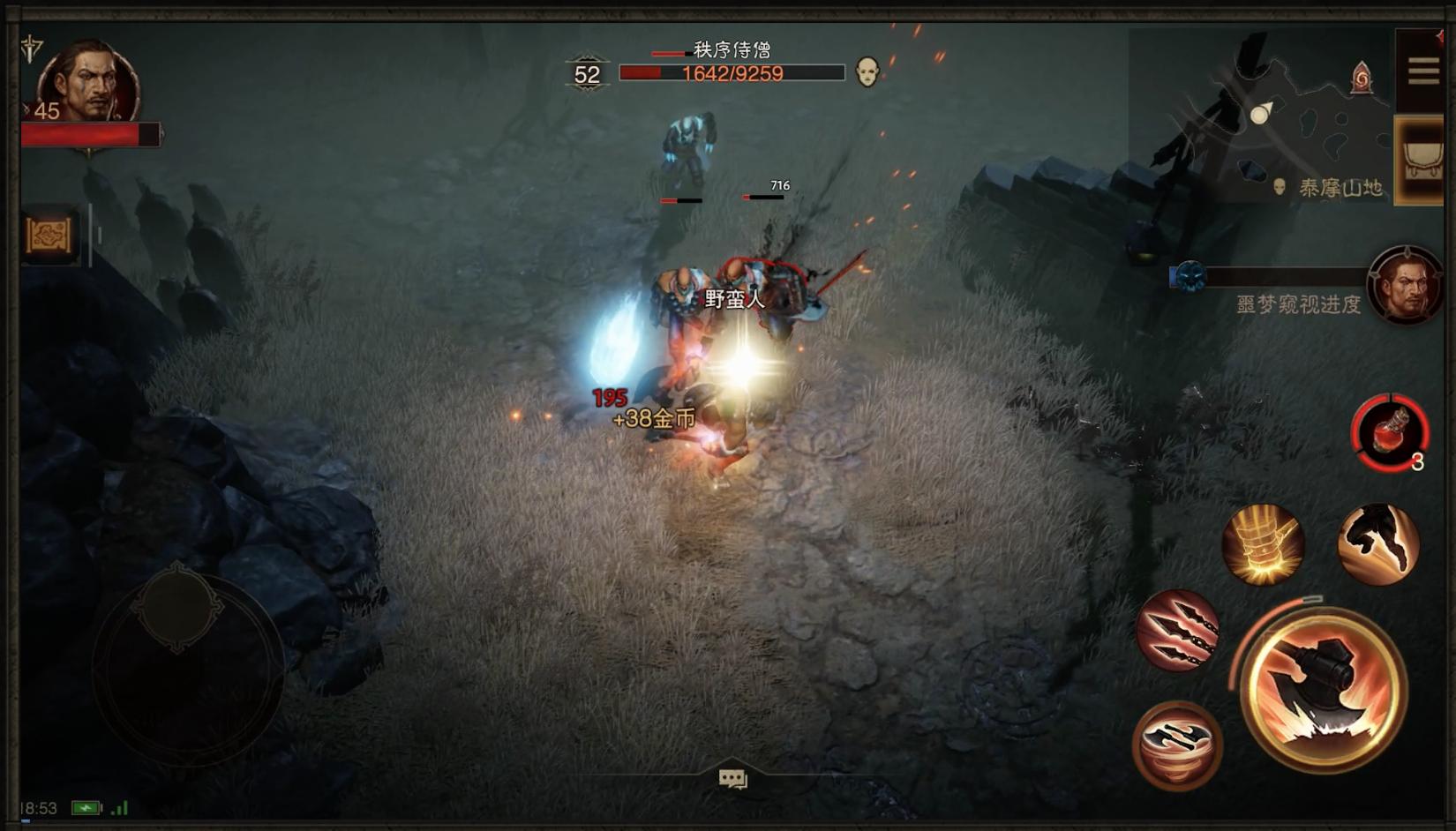Tap the red marker icon on minimap

(x=1362, y=79)
